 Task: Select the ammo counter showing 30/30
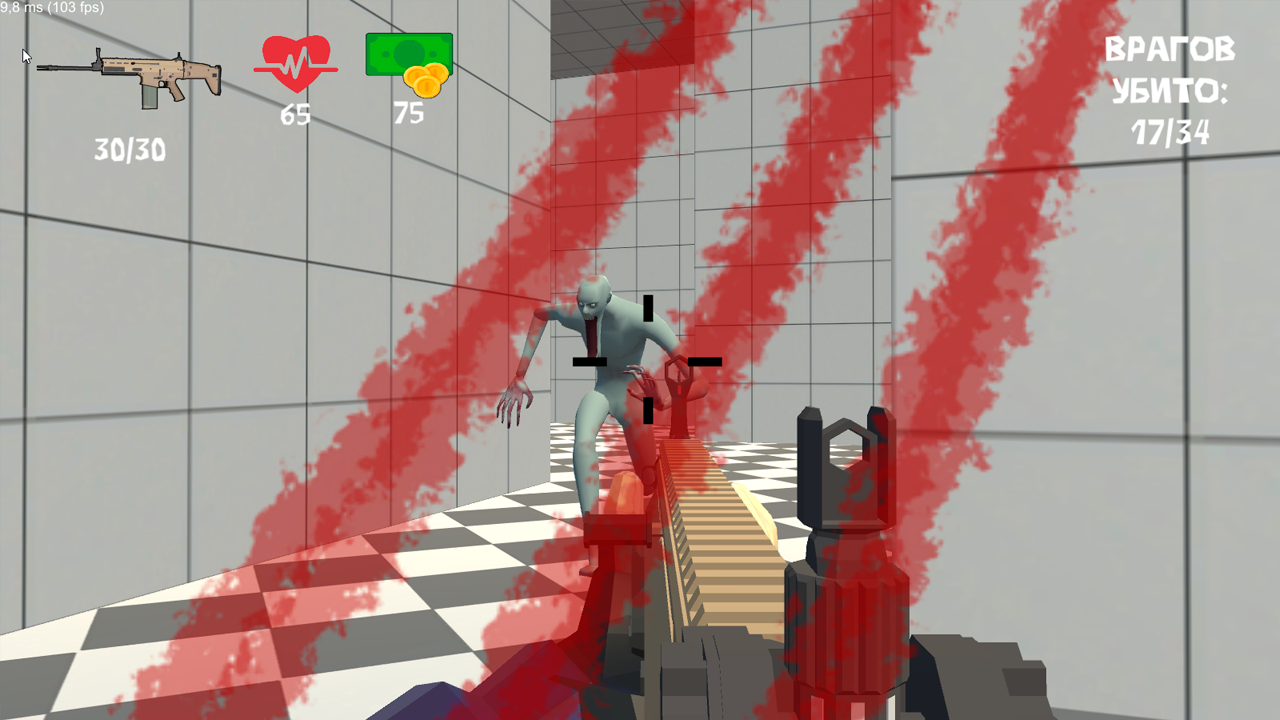pyautogui.click(x=131, y=151)
